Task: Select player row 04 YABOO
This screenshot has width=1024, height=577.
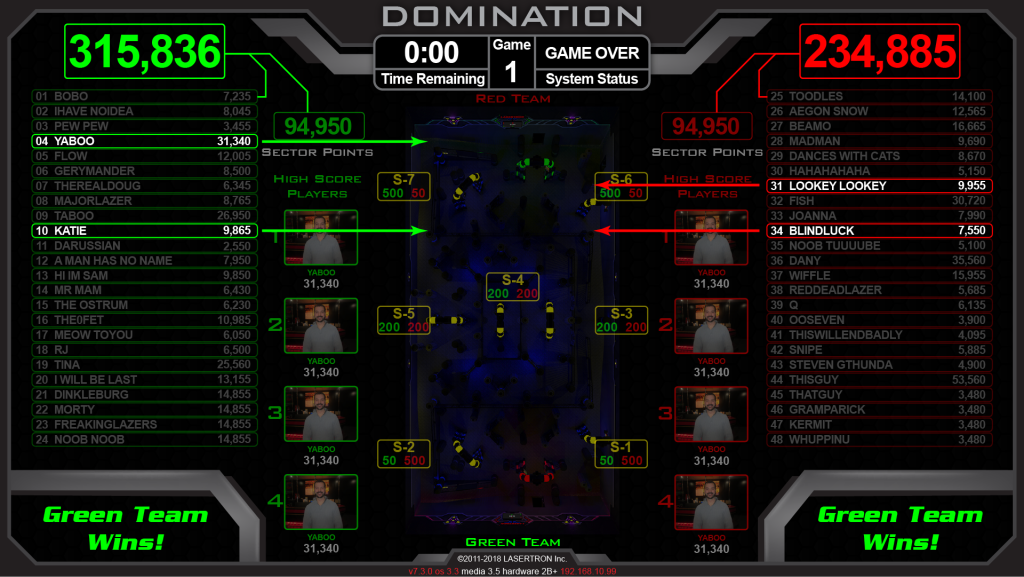Action: tap(145, 141)
